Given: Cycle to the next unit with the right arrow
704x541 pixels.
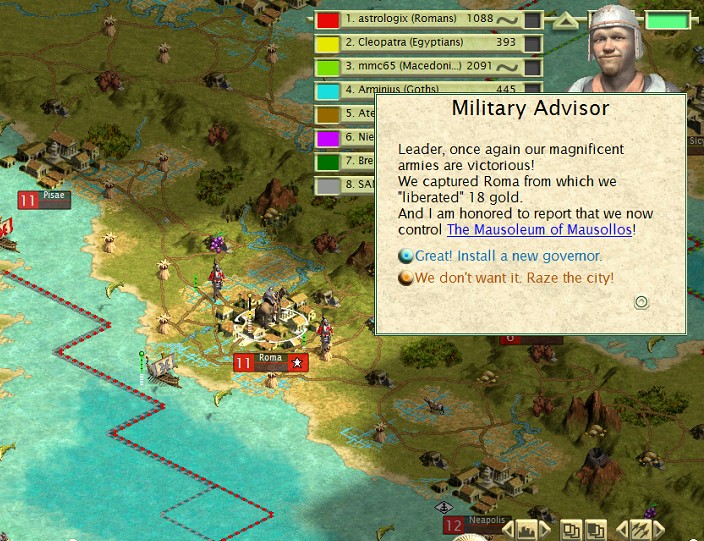Looking at the screenshot, I should (658, 529).
